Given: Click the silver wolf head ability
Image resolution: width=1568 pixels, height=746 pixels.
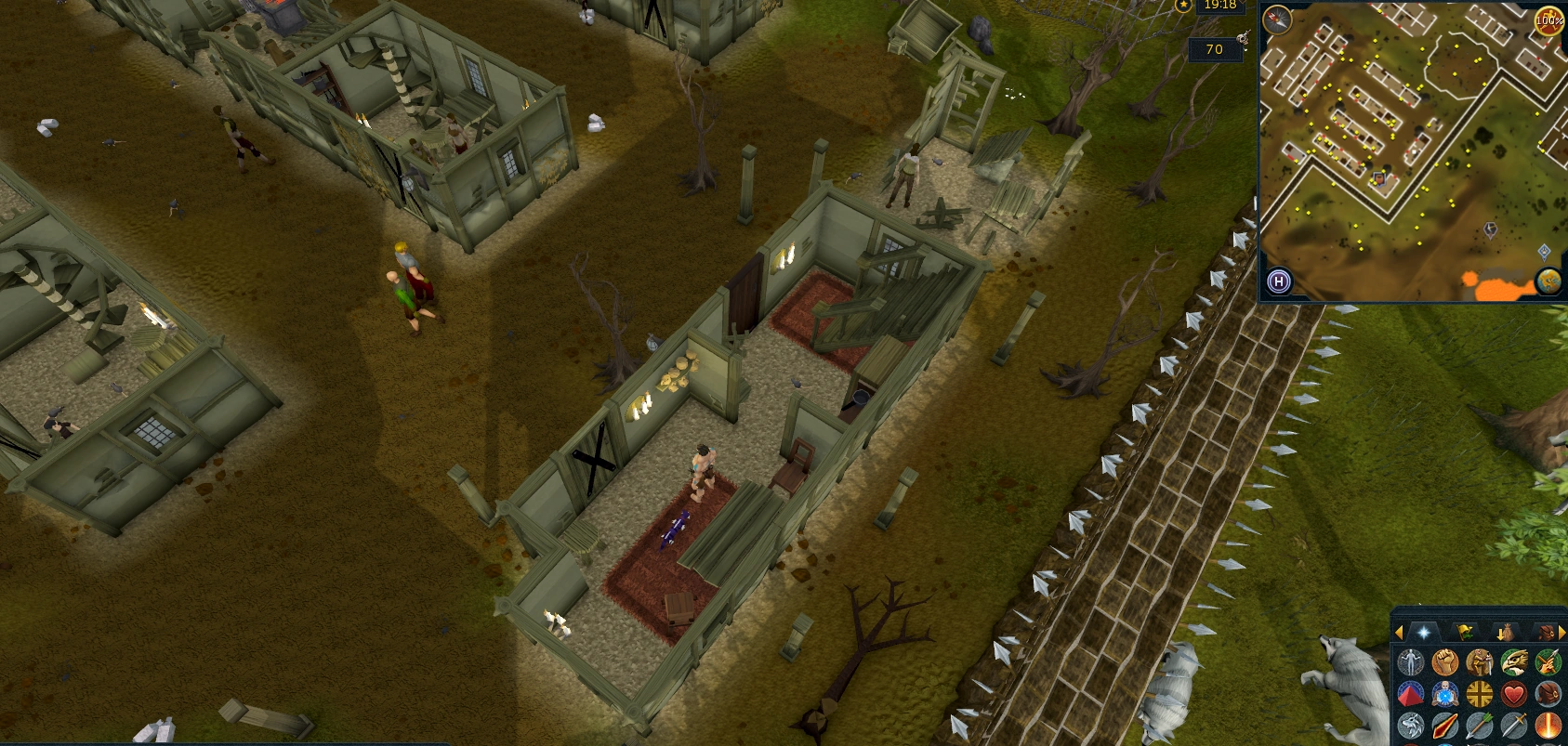Looking at the screenshot, I should [x=1411, y=724].
